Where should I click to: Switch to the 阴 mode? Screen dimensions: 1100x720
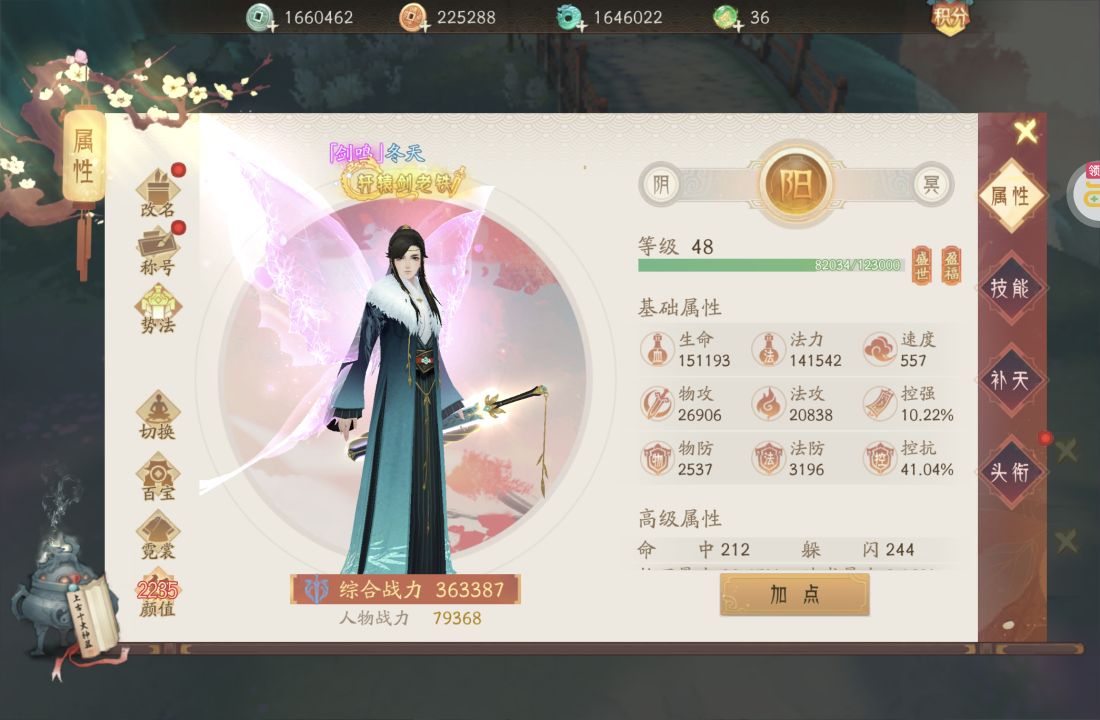[x=660, y=184]
